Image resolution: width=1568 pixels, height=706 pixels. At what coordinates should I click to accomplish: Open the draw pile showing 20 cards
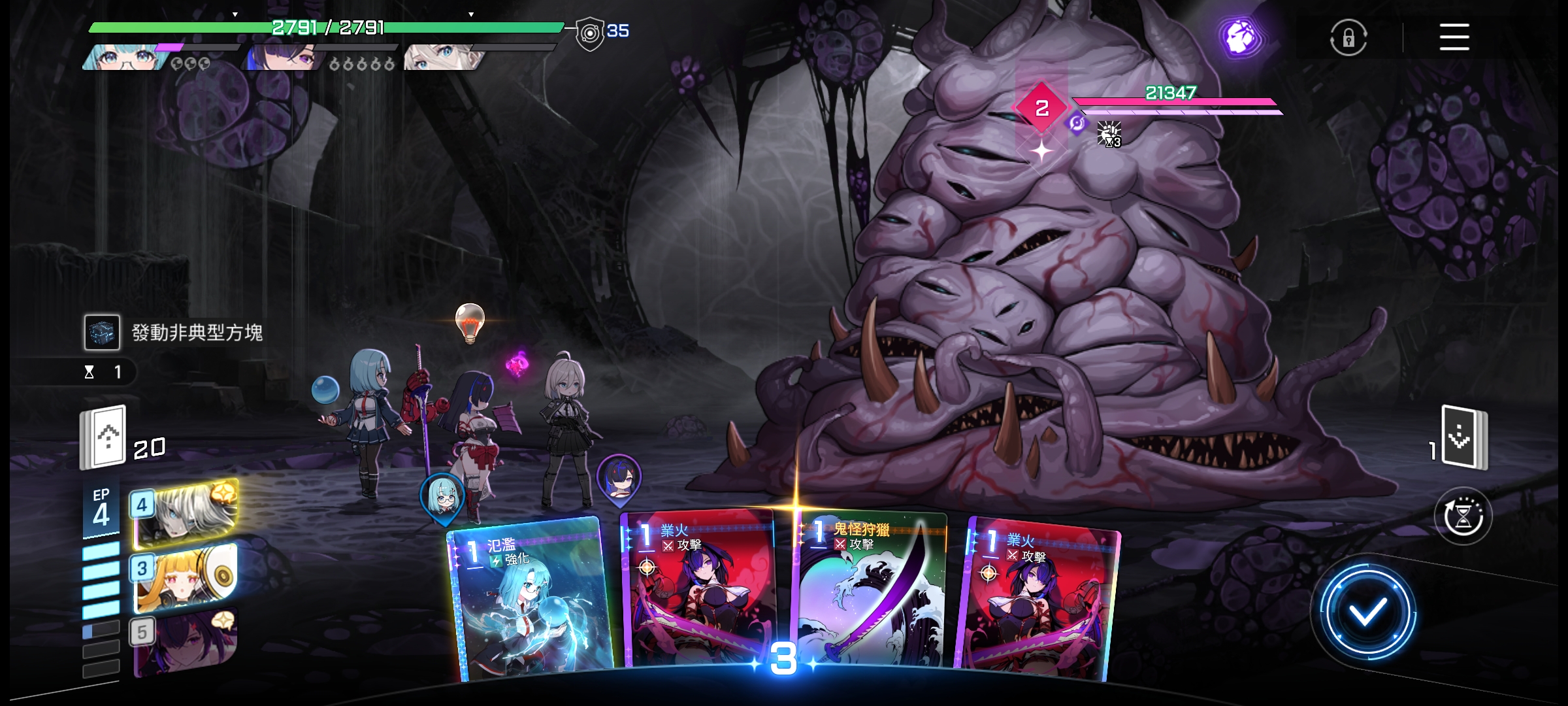click(x=103, y=438)
